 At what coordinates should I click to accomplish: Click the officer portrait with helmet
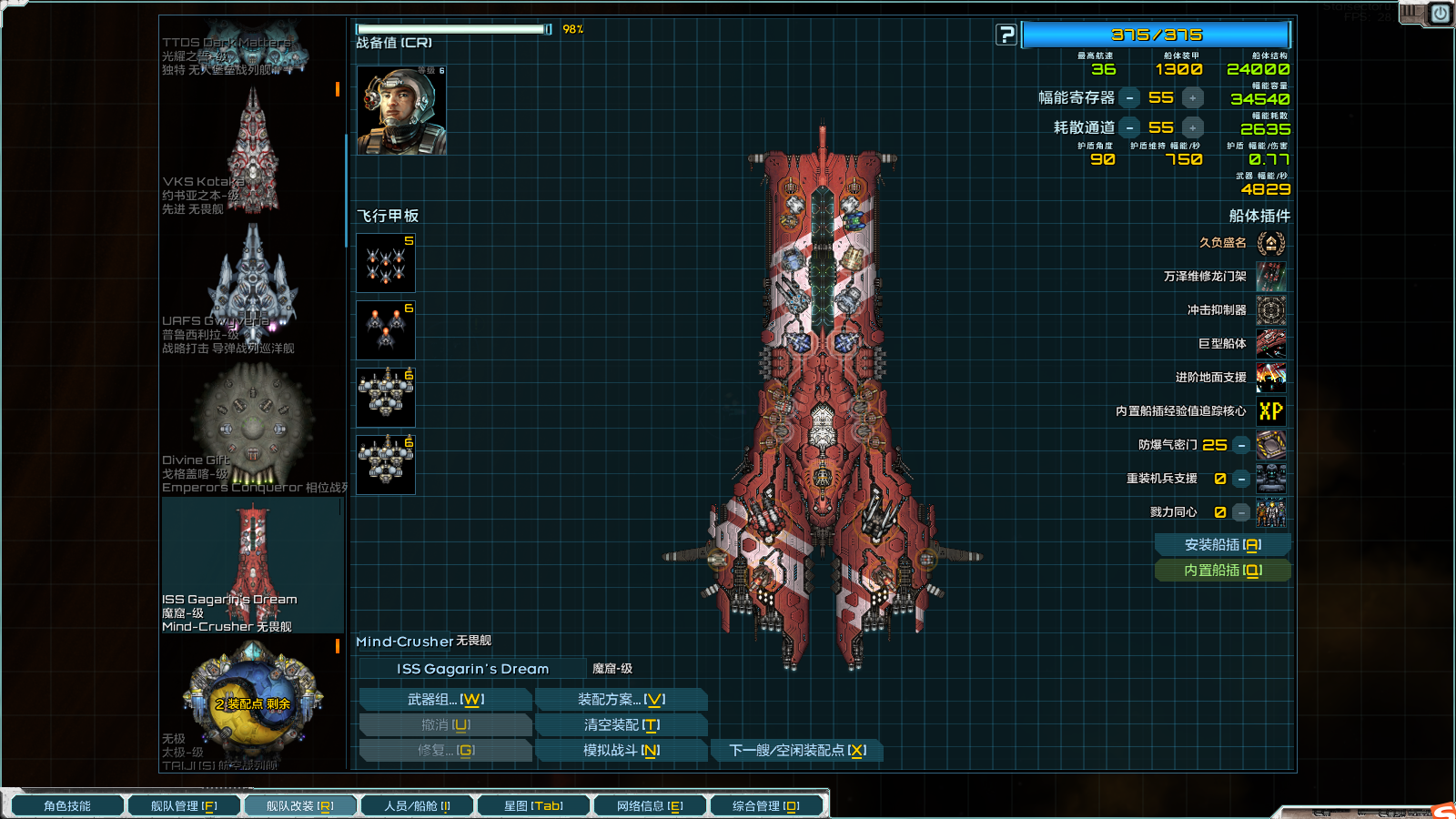[401, 110]
